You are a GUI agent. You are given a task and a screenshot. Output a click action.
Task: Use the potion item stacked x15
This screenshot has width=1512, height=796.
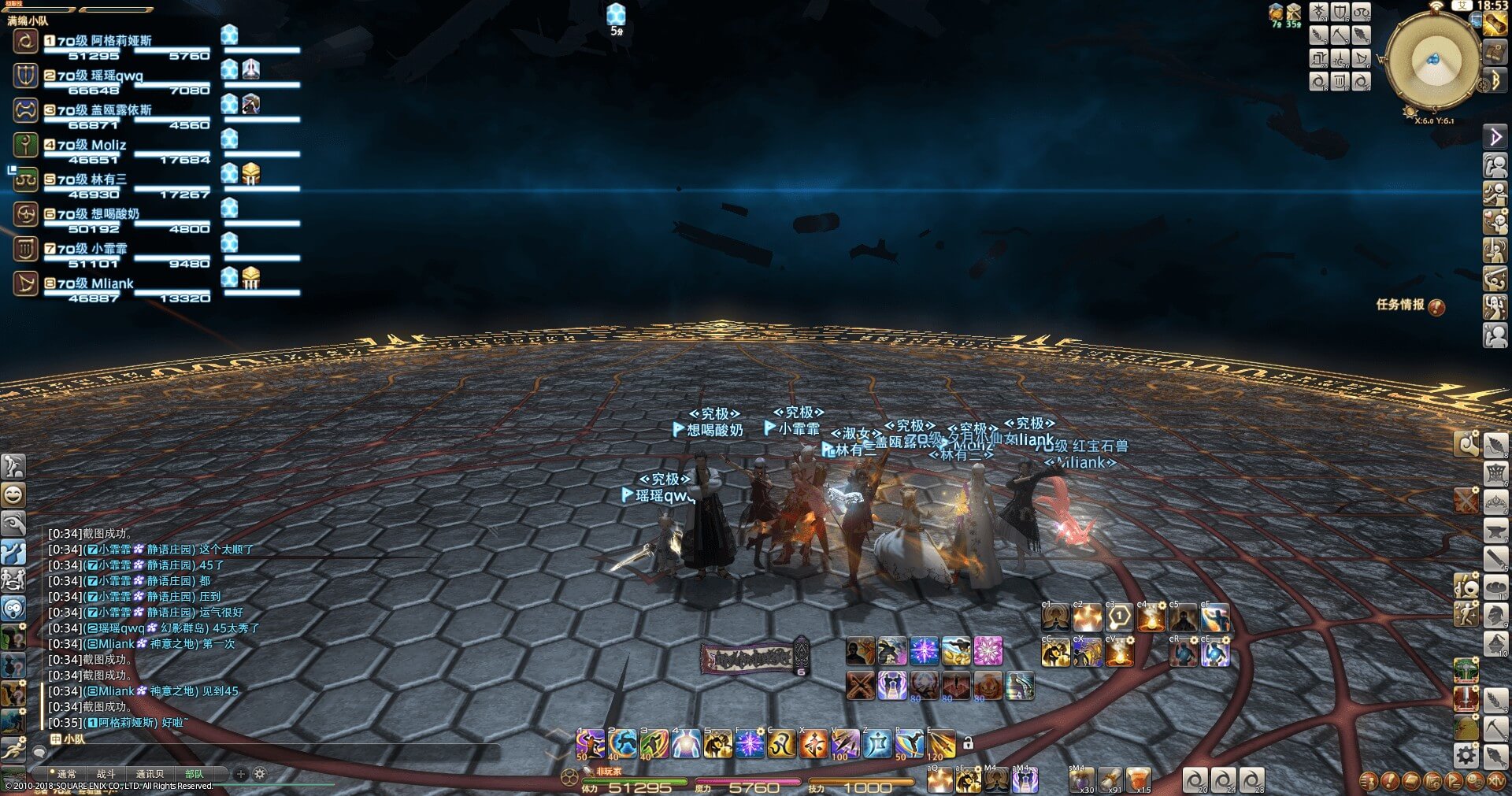pos(1138,779)
